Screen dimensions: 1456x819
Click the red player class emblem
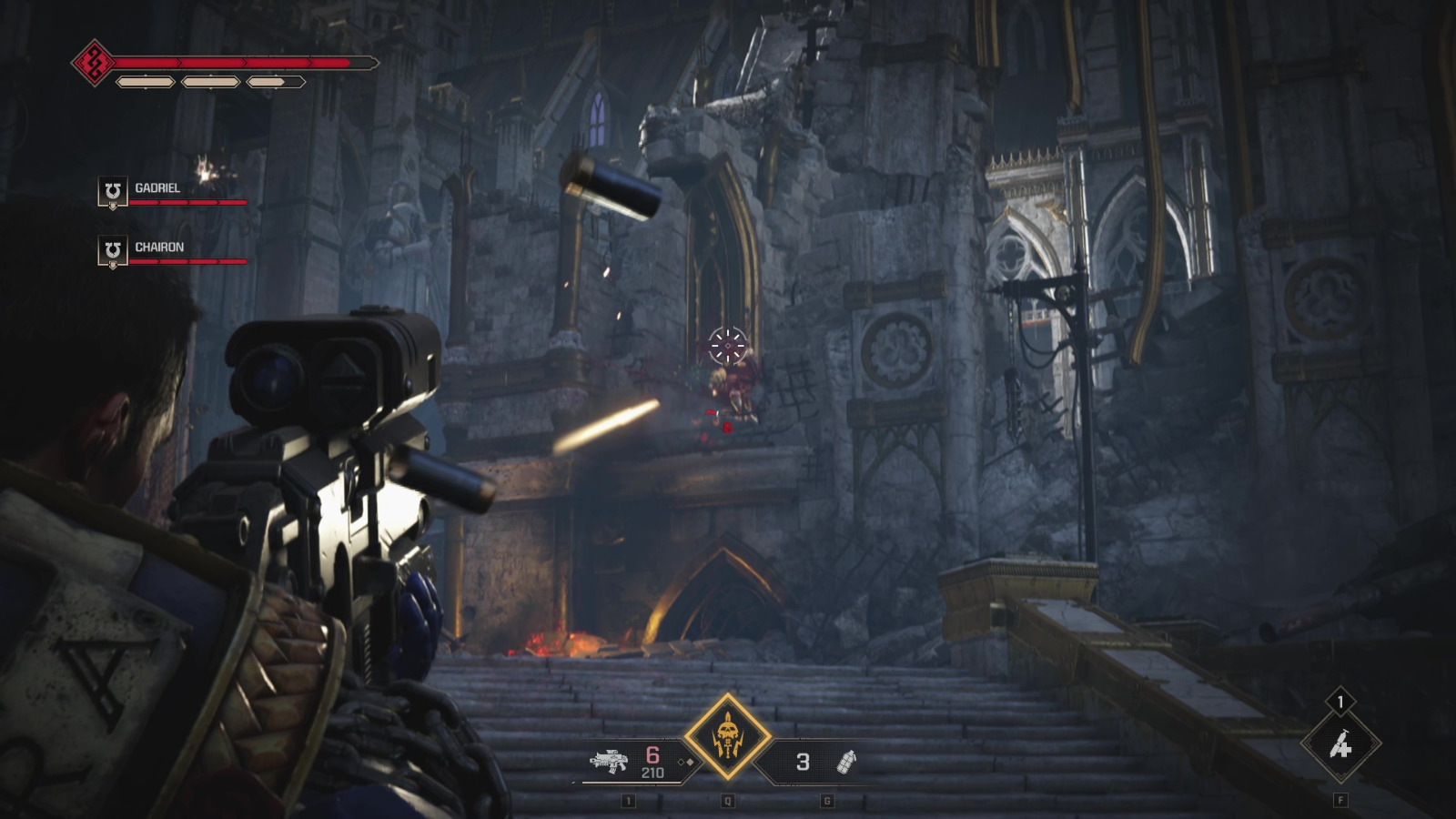93,63
